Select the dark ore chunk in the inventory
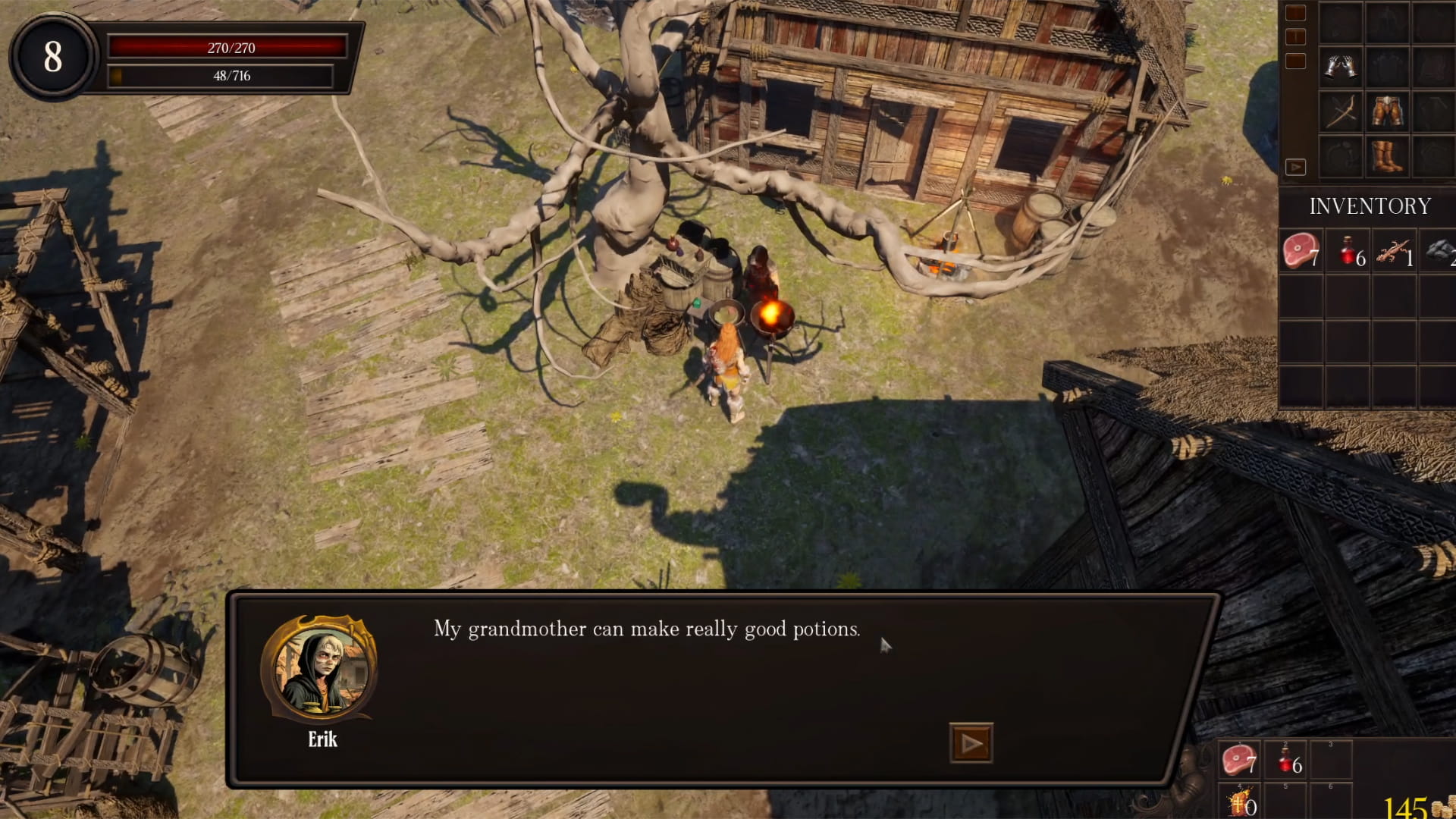Screen dimensions: 1456x819 1439,251
